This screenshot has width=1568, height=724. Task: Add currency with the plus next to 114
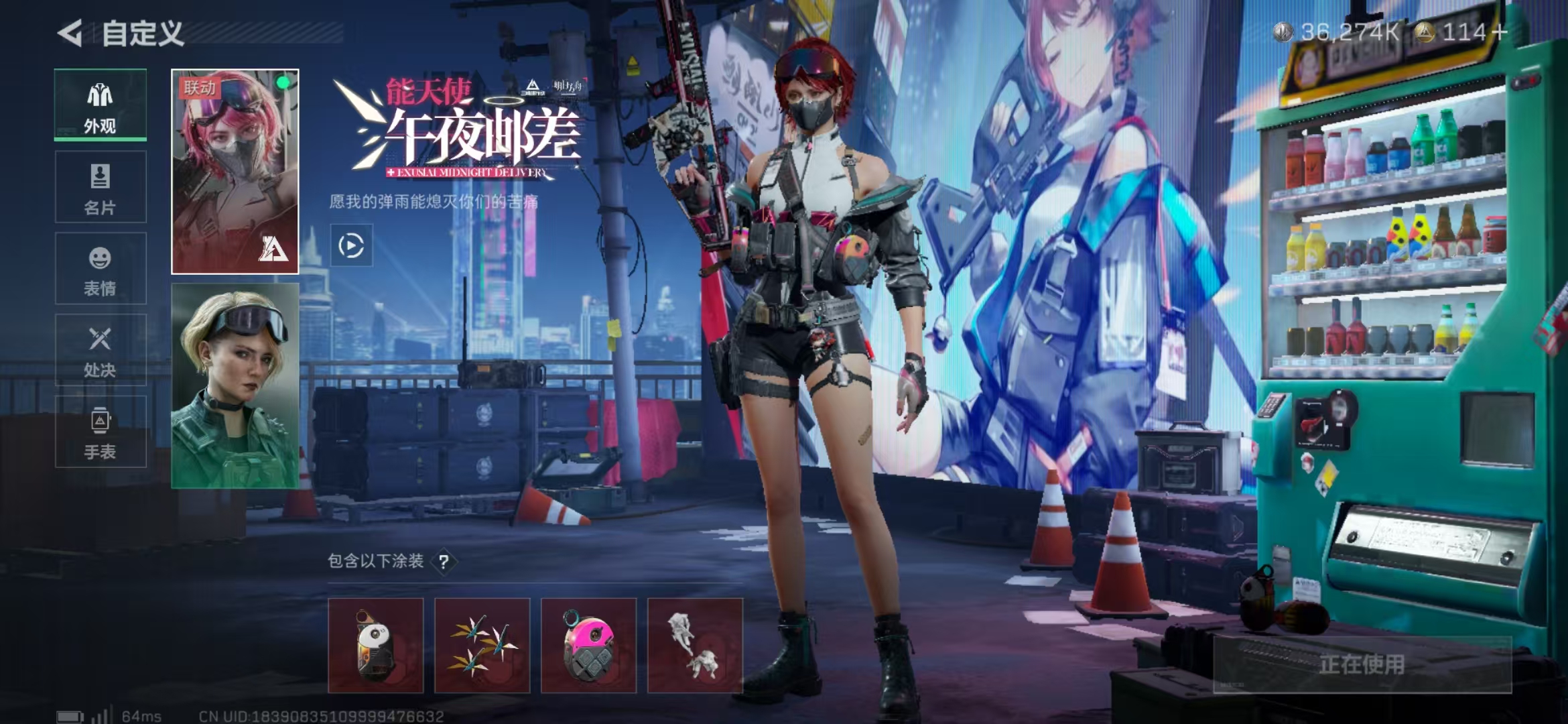point(1500,32)
